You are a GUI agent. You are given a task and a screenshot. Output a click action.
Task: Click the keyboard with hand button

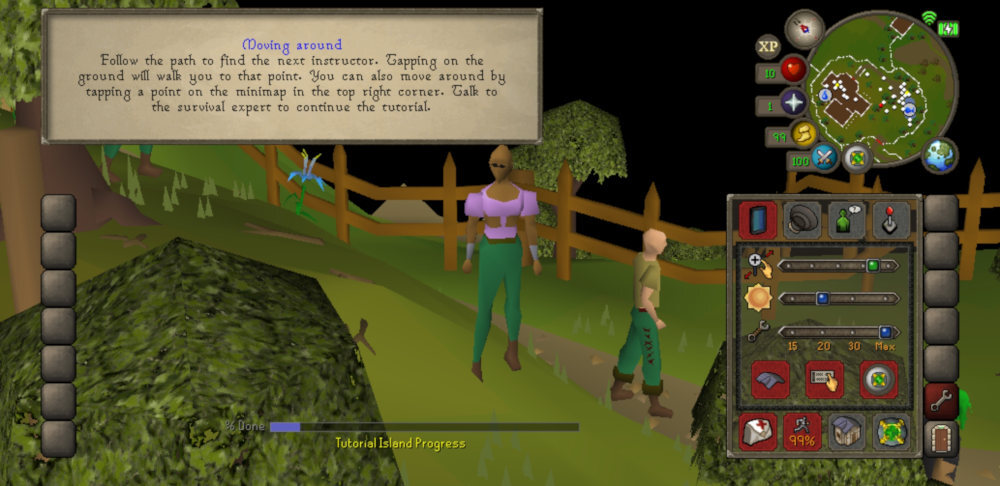coord(824,380)
